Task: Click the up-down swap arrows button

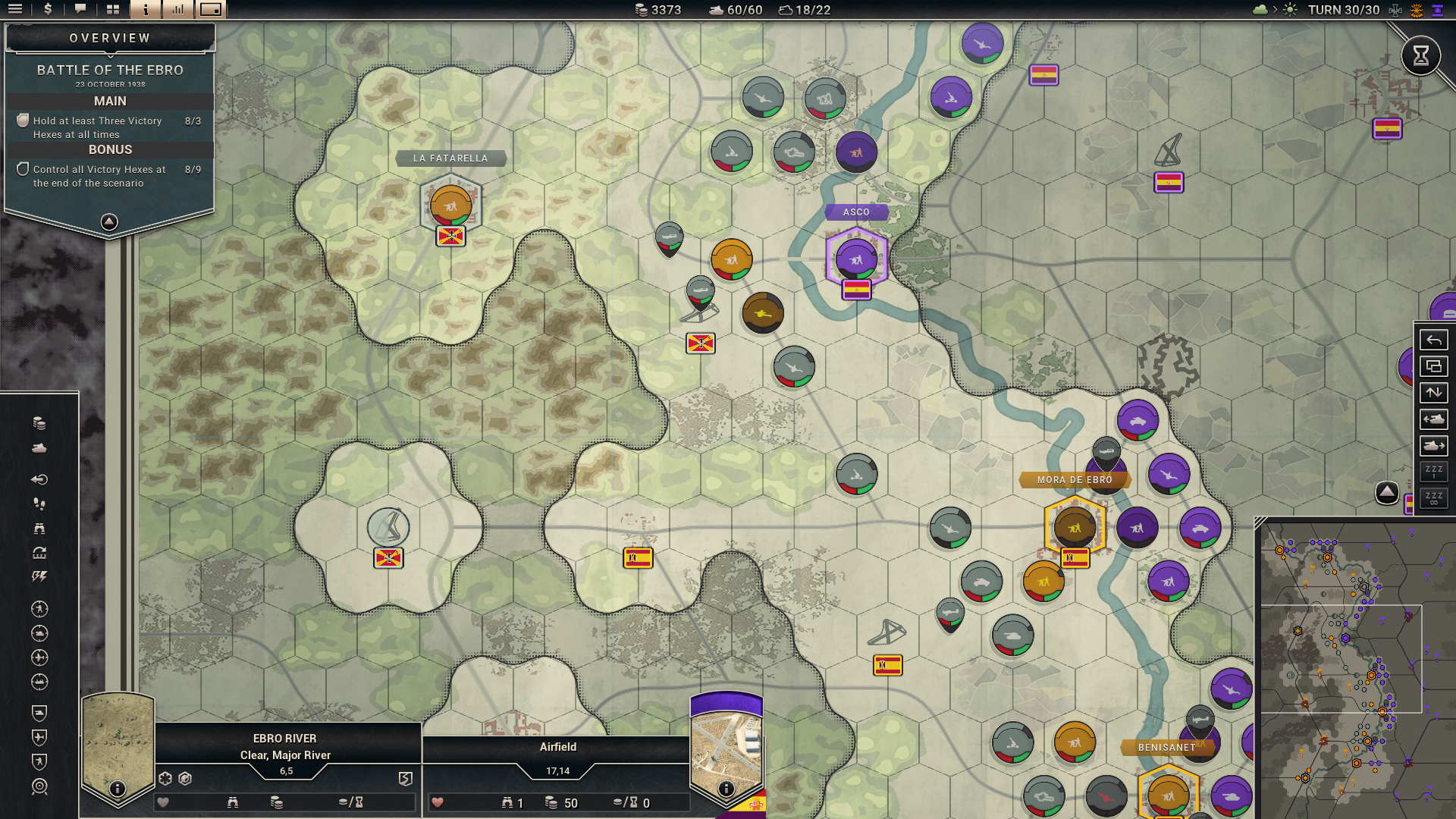Action: click(x=1433, y=393)
